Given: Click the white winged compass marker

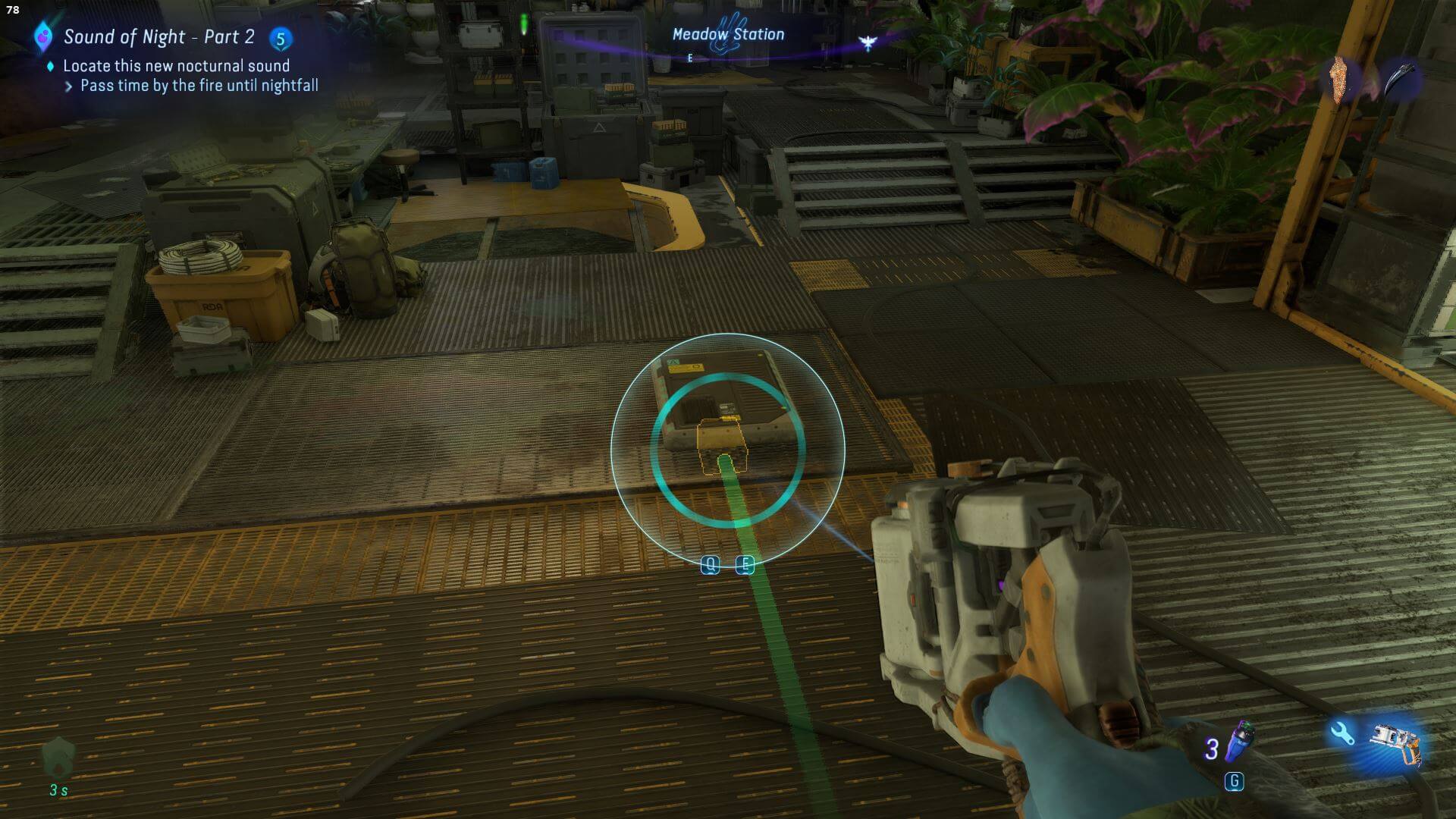Looking at the screenshot, I should click(x=868, y=43).
